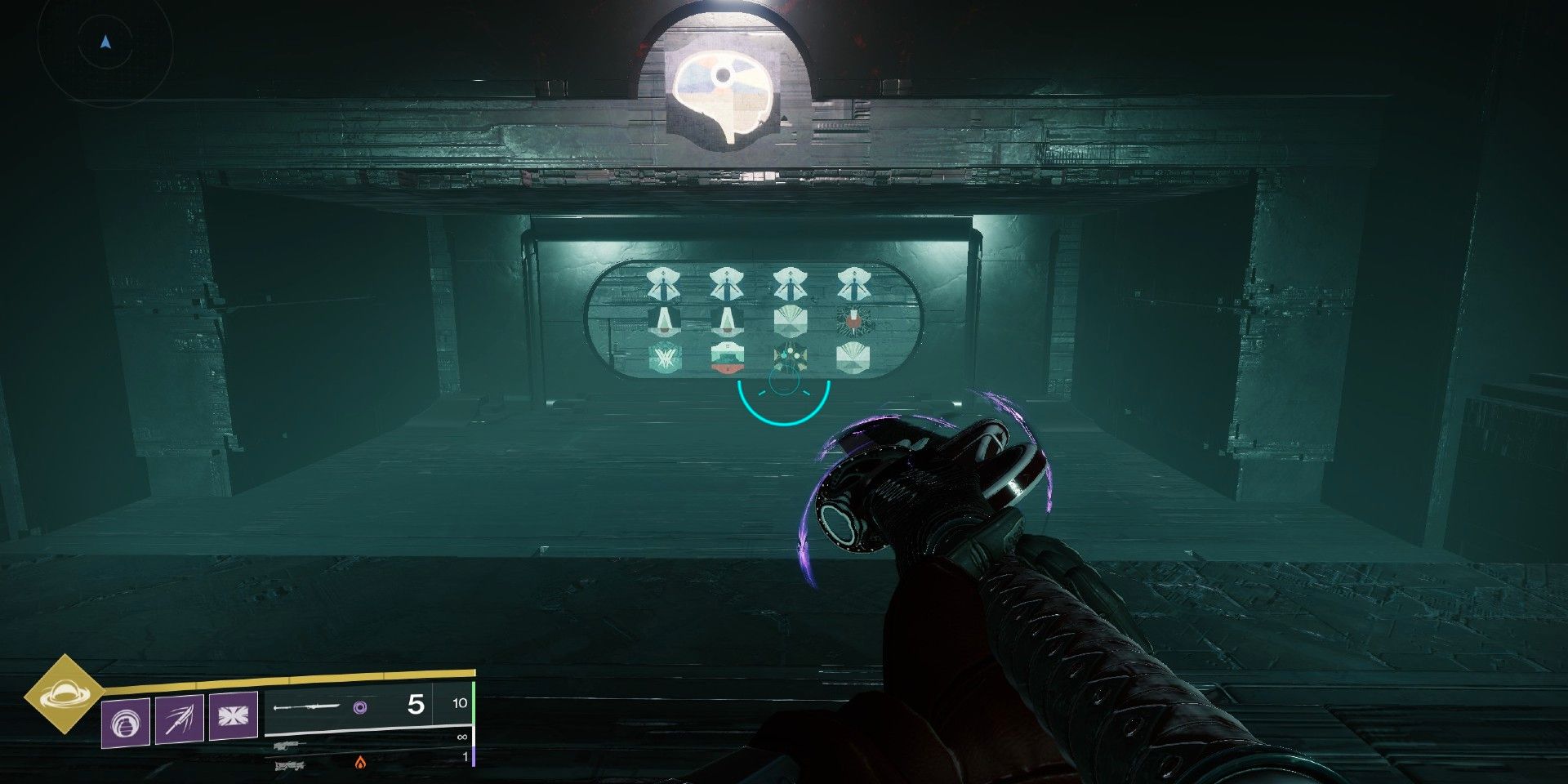1568x784 pixels.
Task: Select the Ghost shell symbol on the puzzle wall
Action: pyautogui.click(x=790, y=358)
